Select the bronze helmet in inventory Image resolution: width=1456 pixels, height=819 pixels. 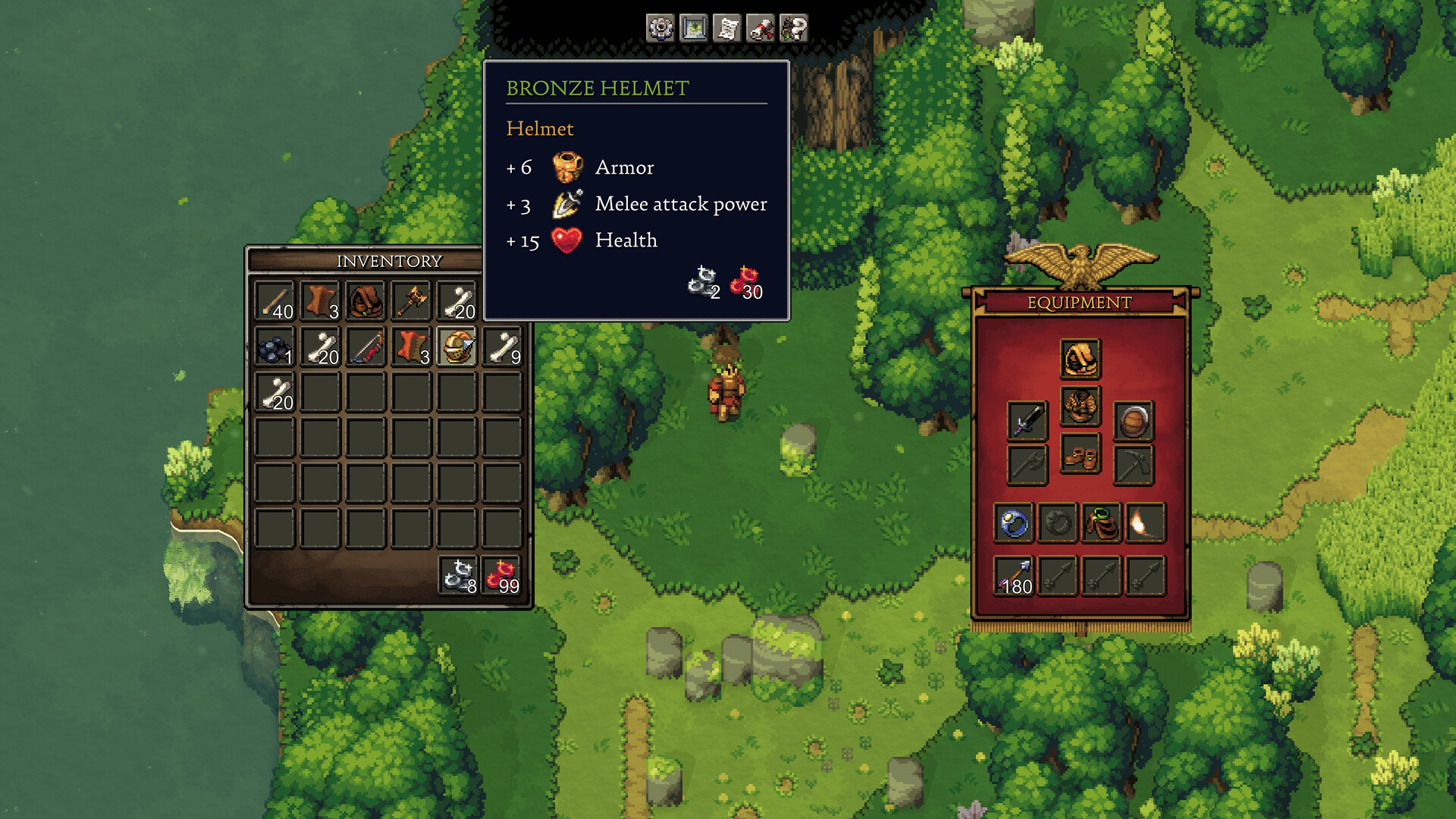coord(457,347)
